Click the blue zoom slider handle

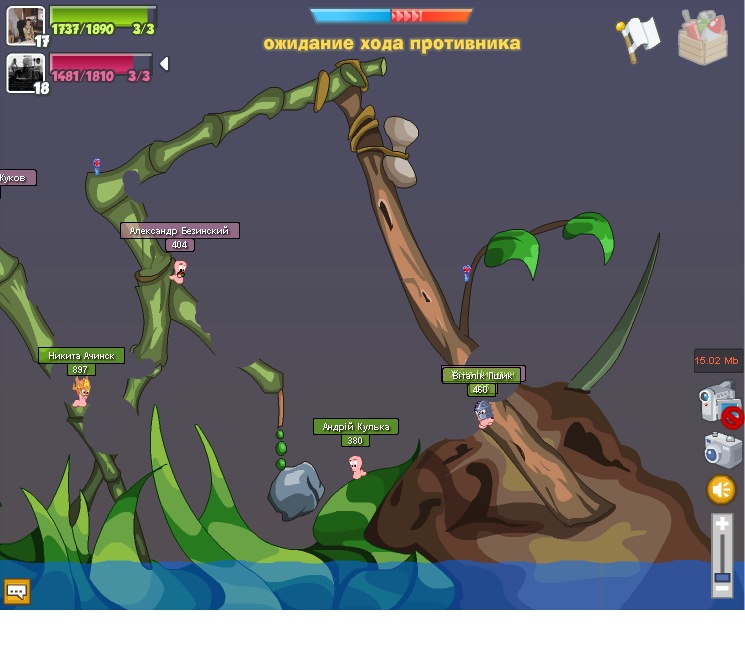(722, 577)
